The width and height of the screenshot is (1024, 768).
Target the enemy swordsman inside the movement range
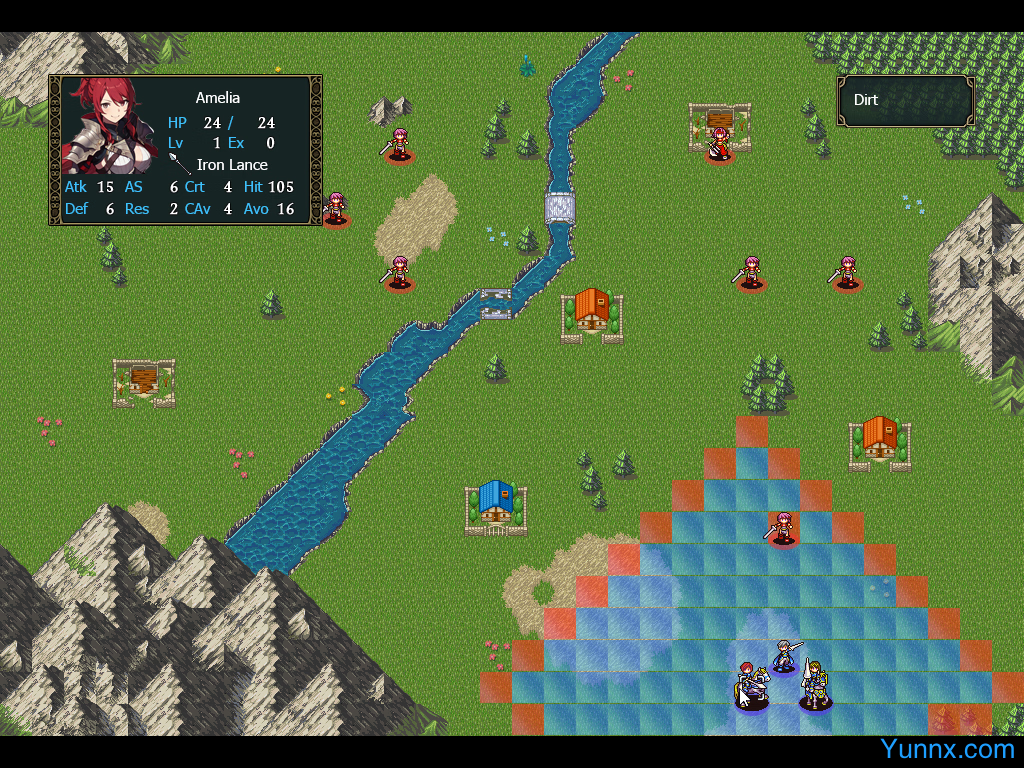783,527
